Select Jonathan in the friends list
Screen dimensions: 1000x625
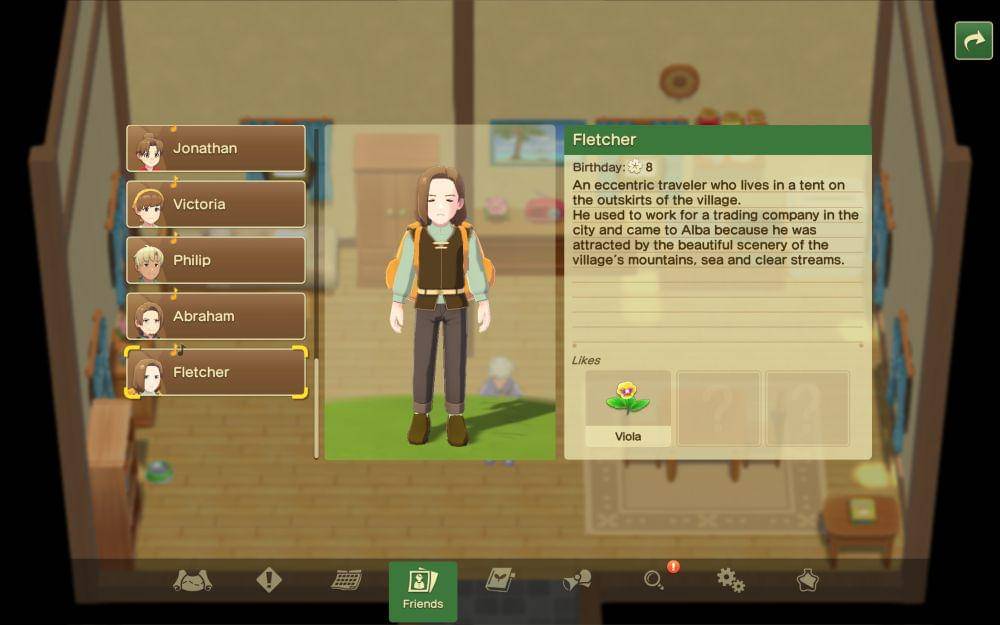click(216, 149)
